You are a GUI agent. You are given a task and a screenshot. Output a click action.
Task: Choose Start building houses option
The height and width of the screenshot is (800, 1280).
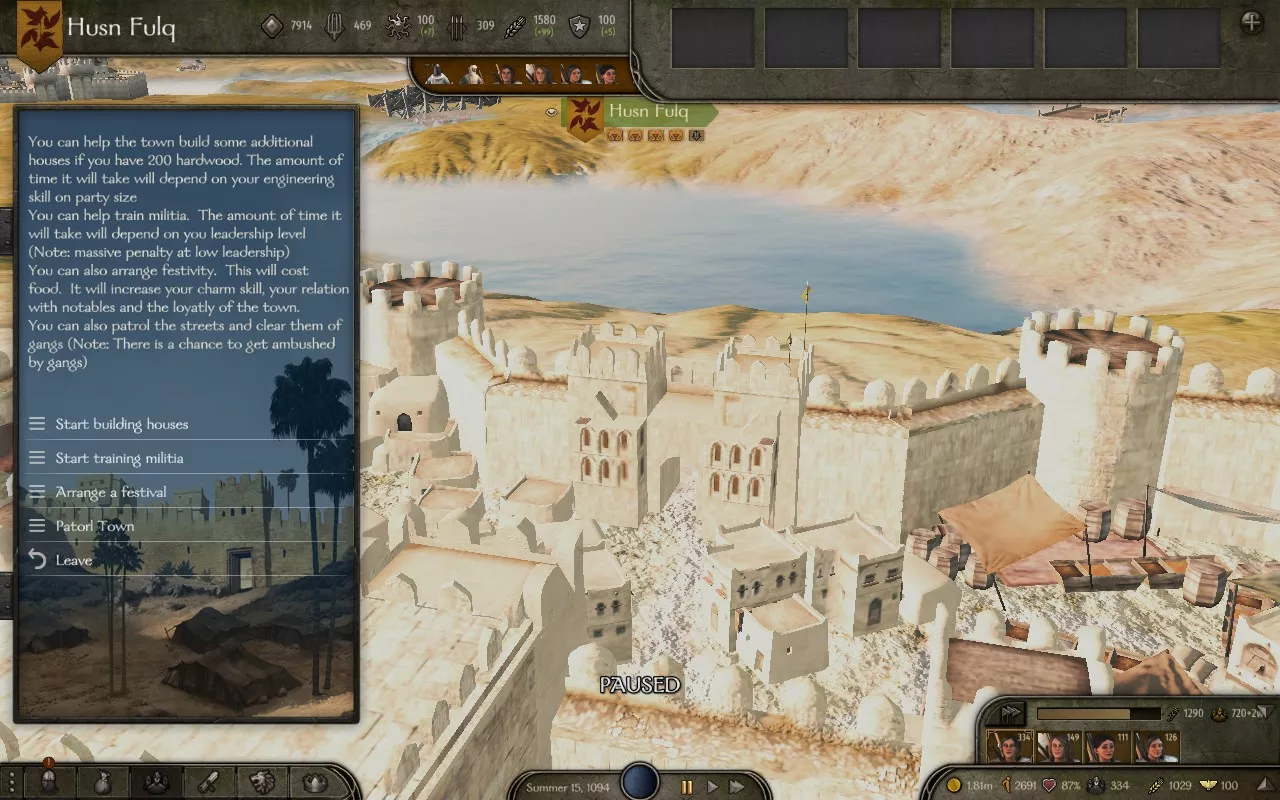coord(121,424)
